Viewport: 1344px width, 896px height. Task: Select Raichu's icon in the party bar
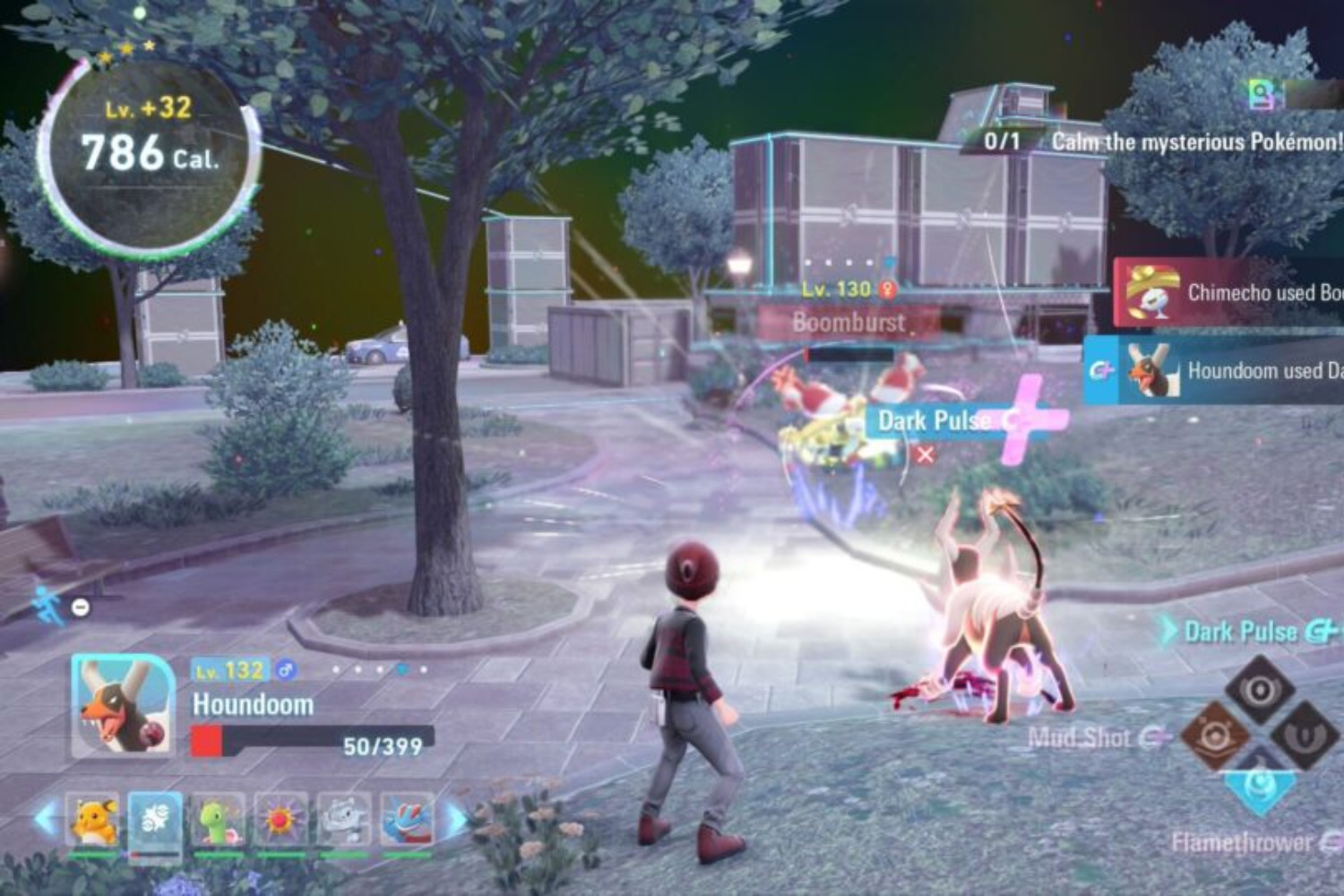[x=92, y=818]
